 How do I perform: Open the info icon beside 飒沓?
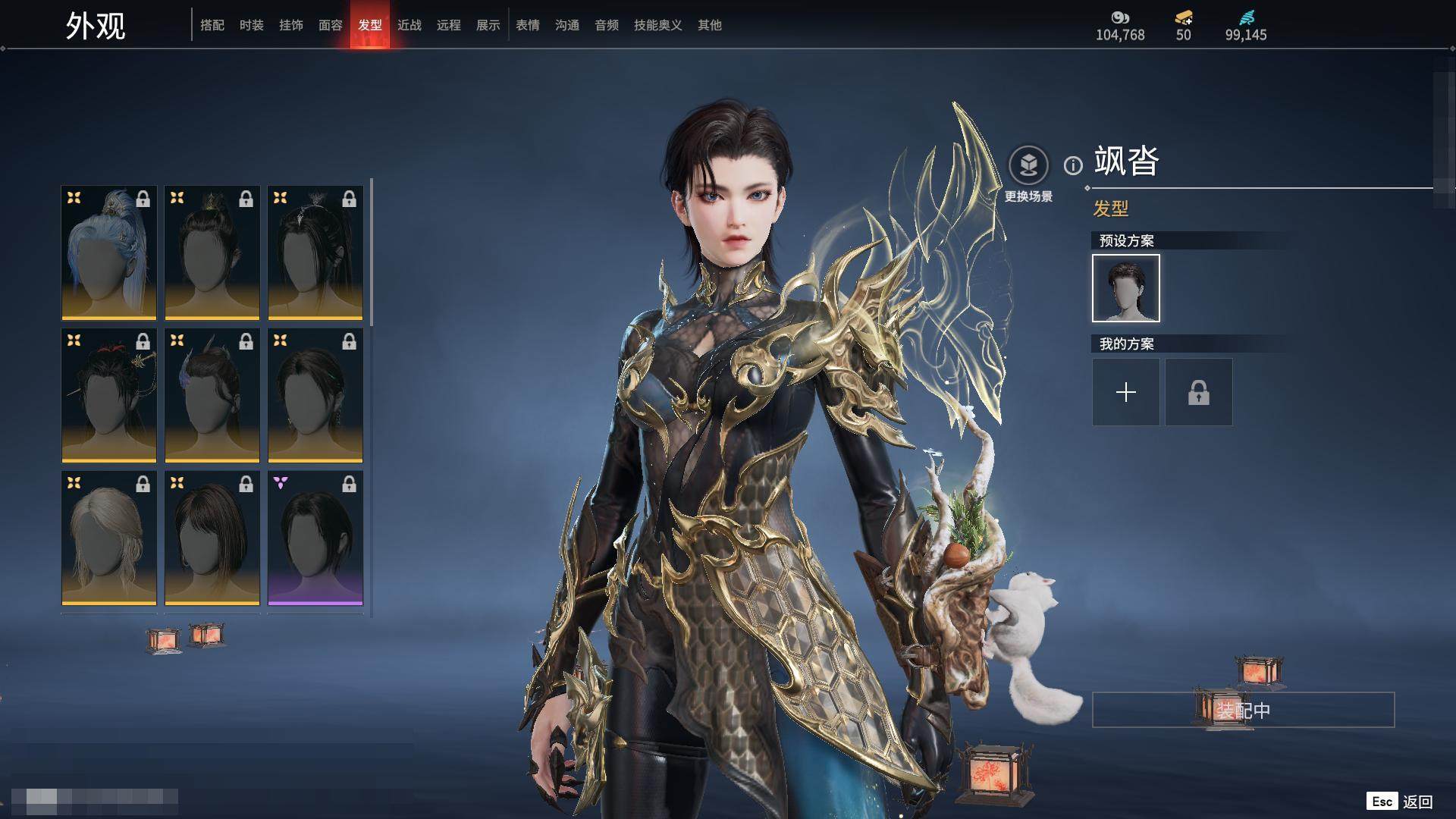(x=1073, y=165)
